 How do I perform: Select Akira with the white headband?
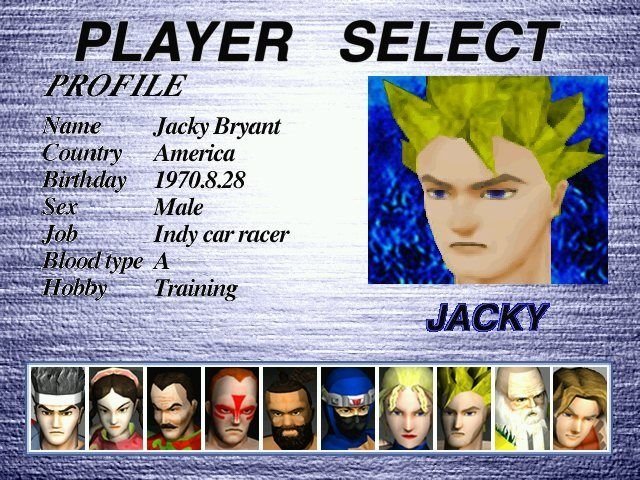pyautogui.click(x=58, y=408)
